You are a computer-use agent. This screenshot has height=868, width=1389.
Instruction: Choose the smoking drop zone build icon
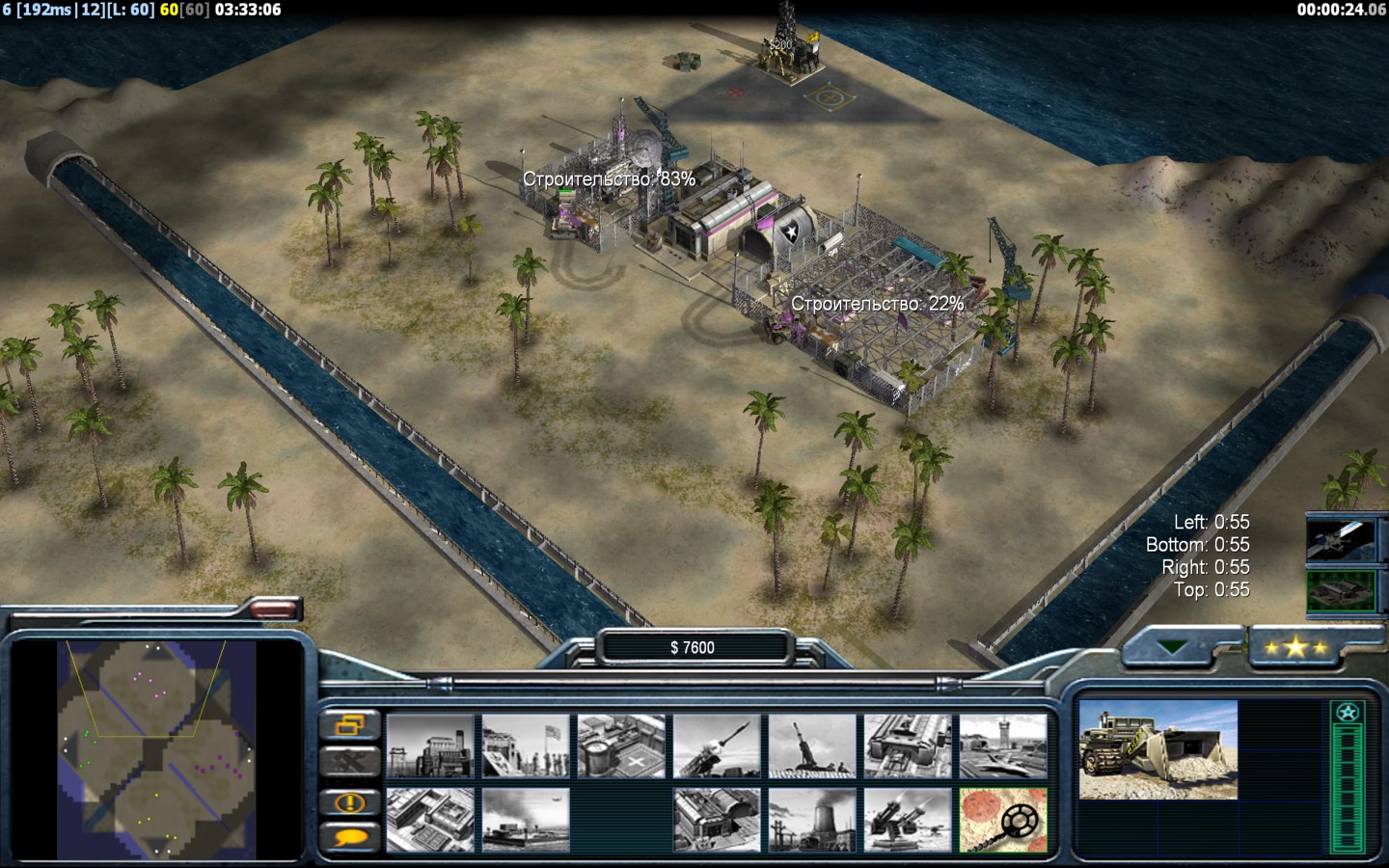tap(526, 820)
